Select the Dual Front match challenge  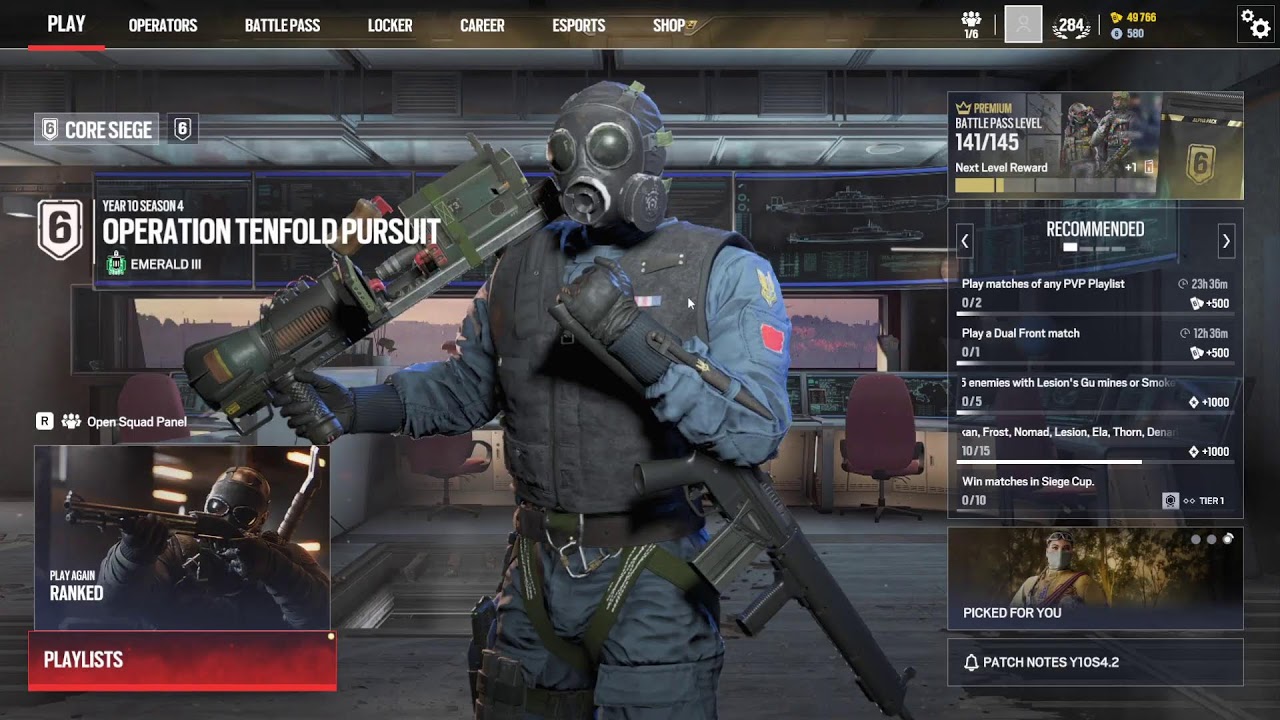point(1095,342)
